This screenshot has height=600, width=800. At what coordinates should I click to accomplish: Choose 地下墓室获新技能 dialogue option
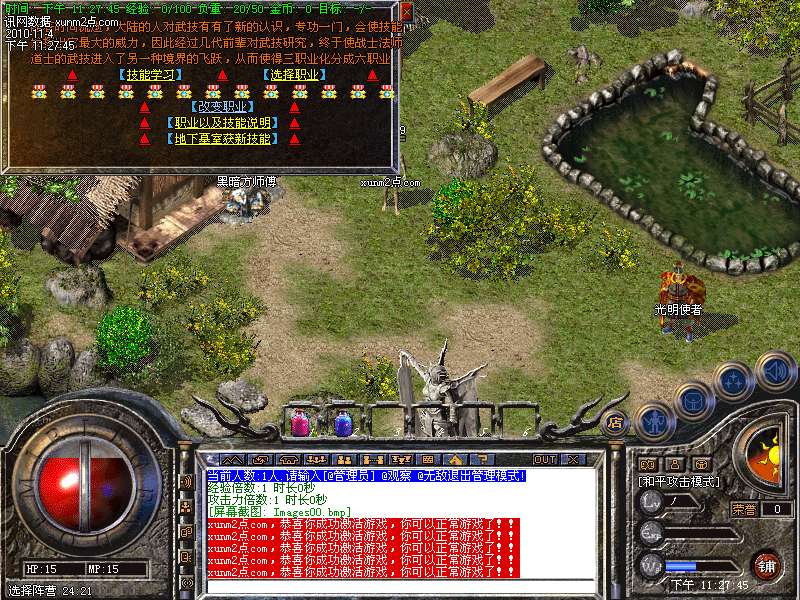click(220, 139)
